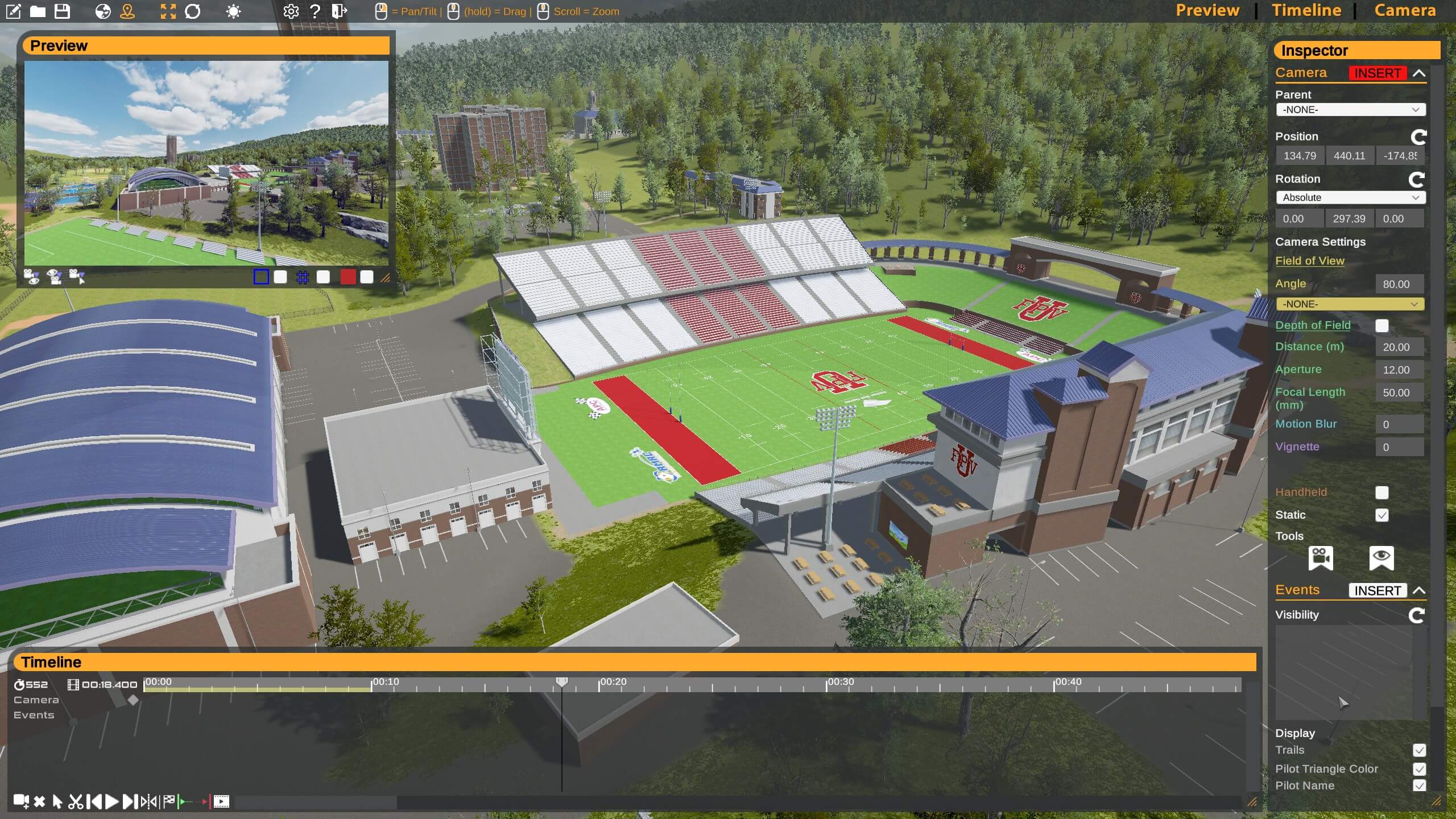The height and width of the screenshot is (819, 1456).
Task: Toggle the Trails display checkbox
Action: [1419, 751]
